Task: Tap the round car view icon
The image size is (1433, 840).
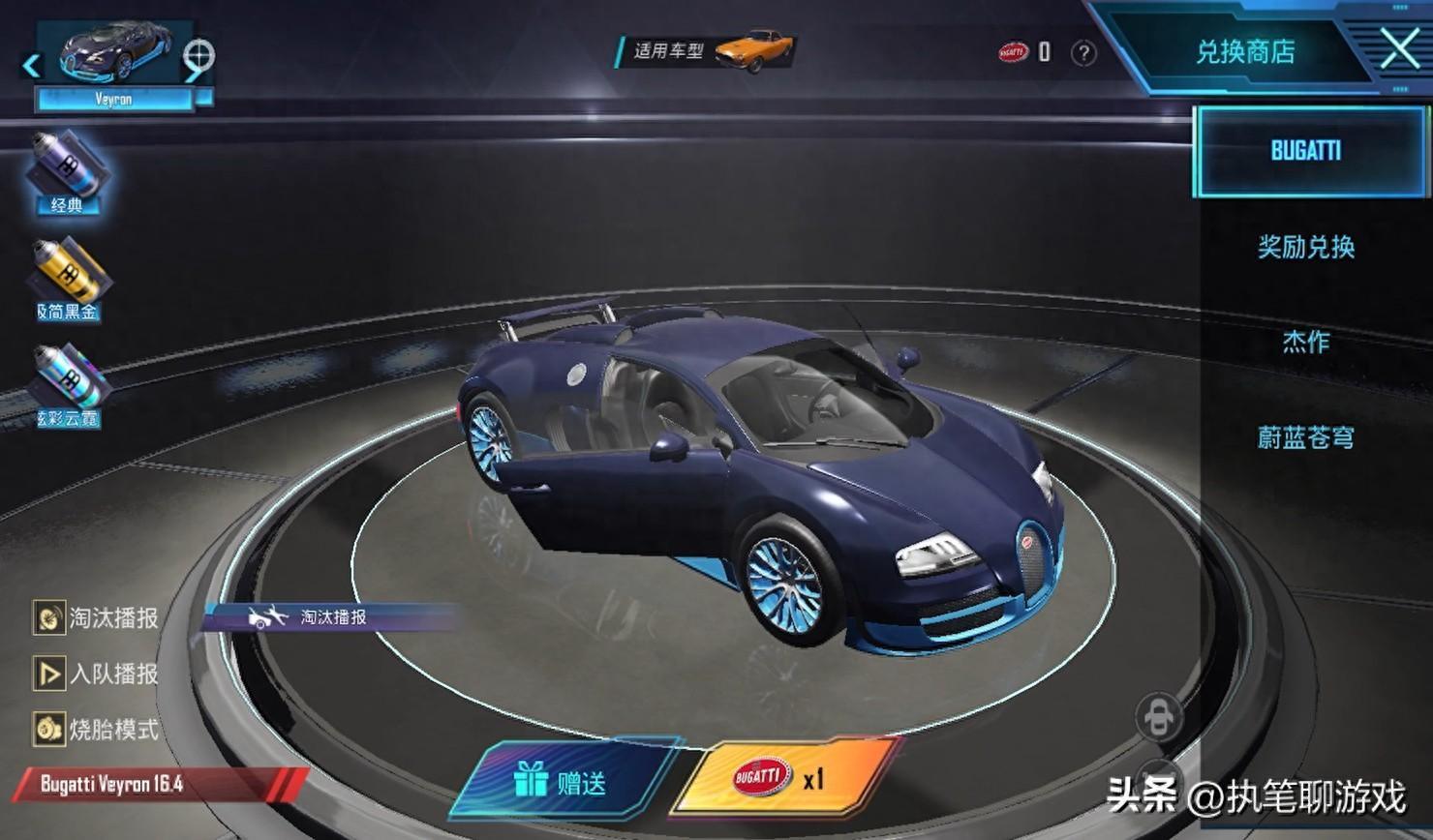Action: (x=1157, y=717)
